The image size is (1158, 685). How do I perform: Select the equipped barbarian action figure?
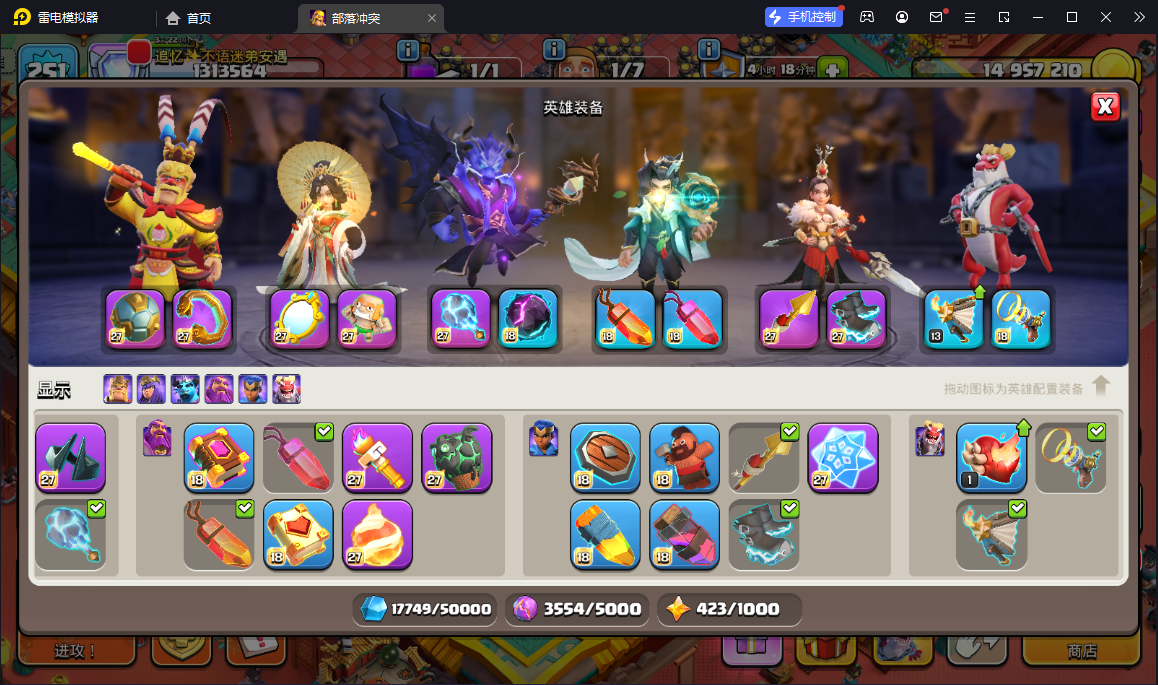pyautogui.click(x=367, y=319)
